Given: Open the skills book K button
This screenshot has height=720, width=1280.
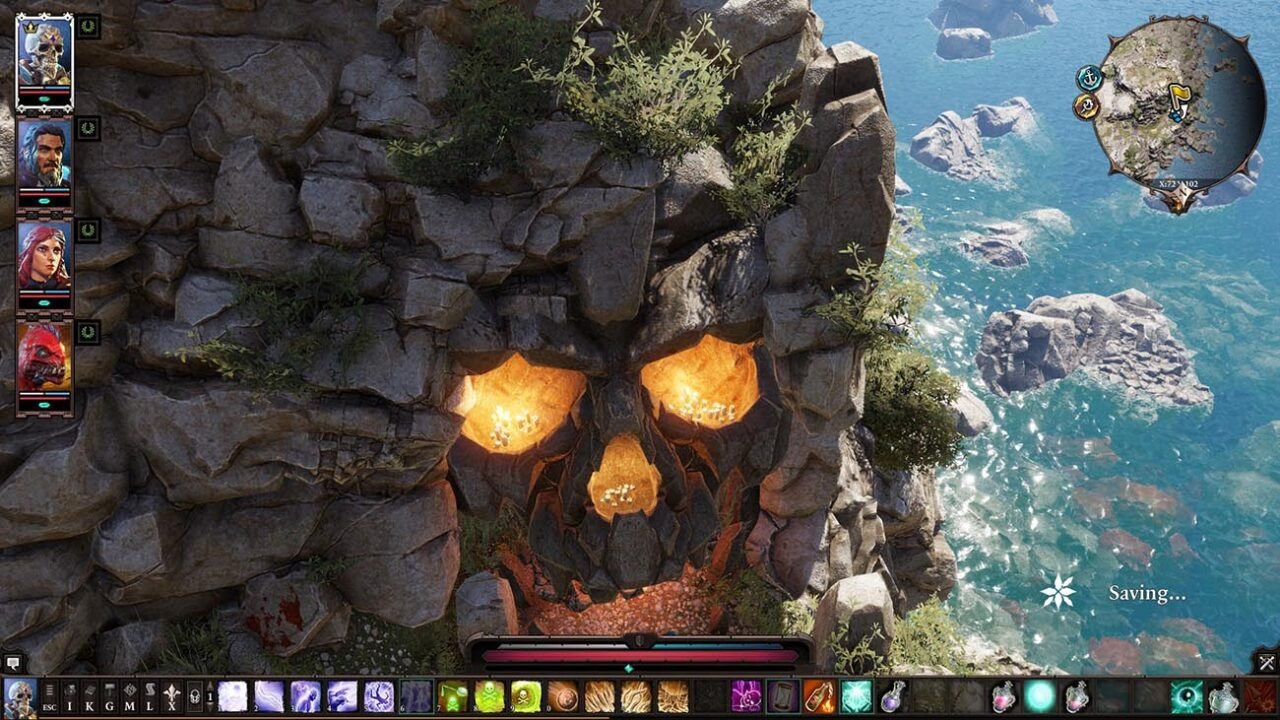Looking at the screenshot, I should (x=91, y=696).
